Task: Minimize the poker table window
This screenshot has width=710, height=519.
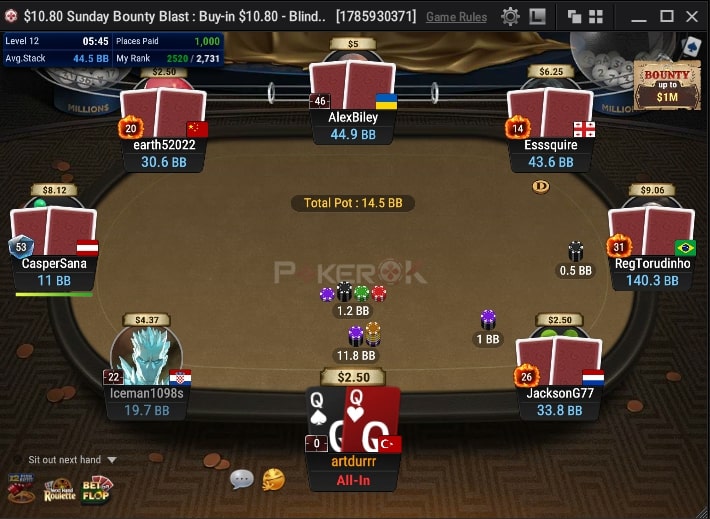Action: click(639, 16)
